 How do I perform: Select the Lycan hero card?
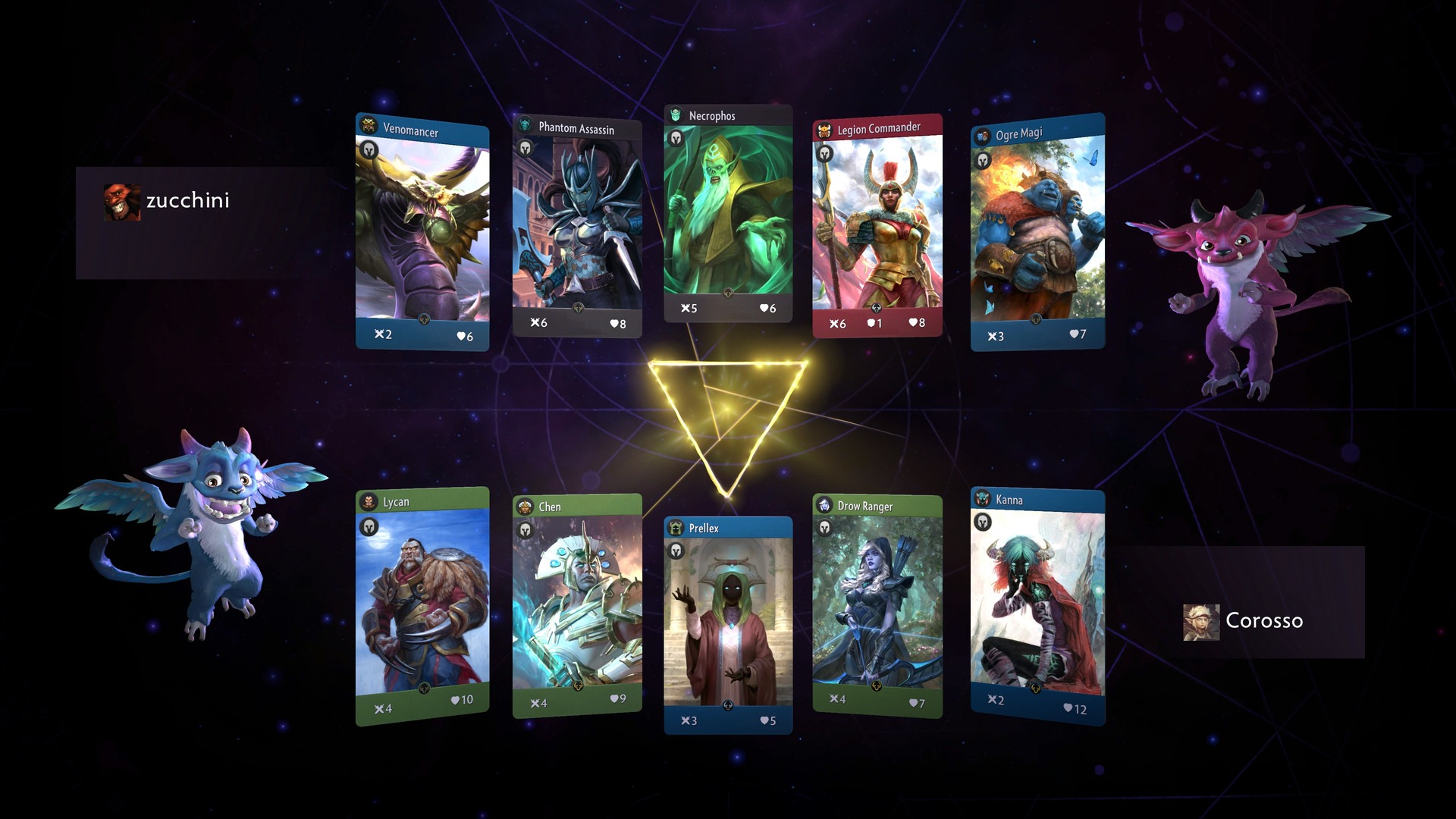pyautogui.click(x=422, y=607)
